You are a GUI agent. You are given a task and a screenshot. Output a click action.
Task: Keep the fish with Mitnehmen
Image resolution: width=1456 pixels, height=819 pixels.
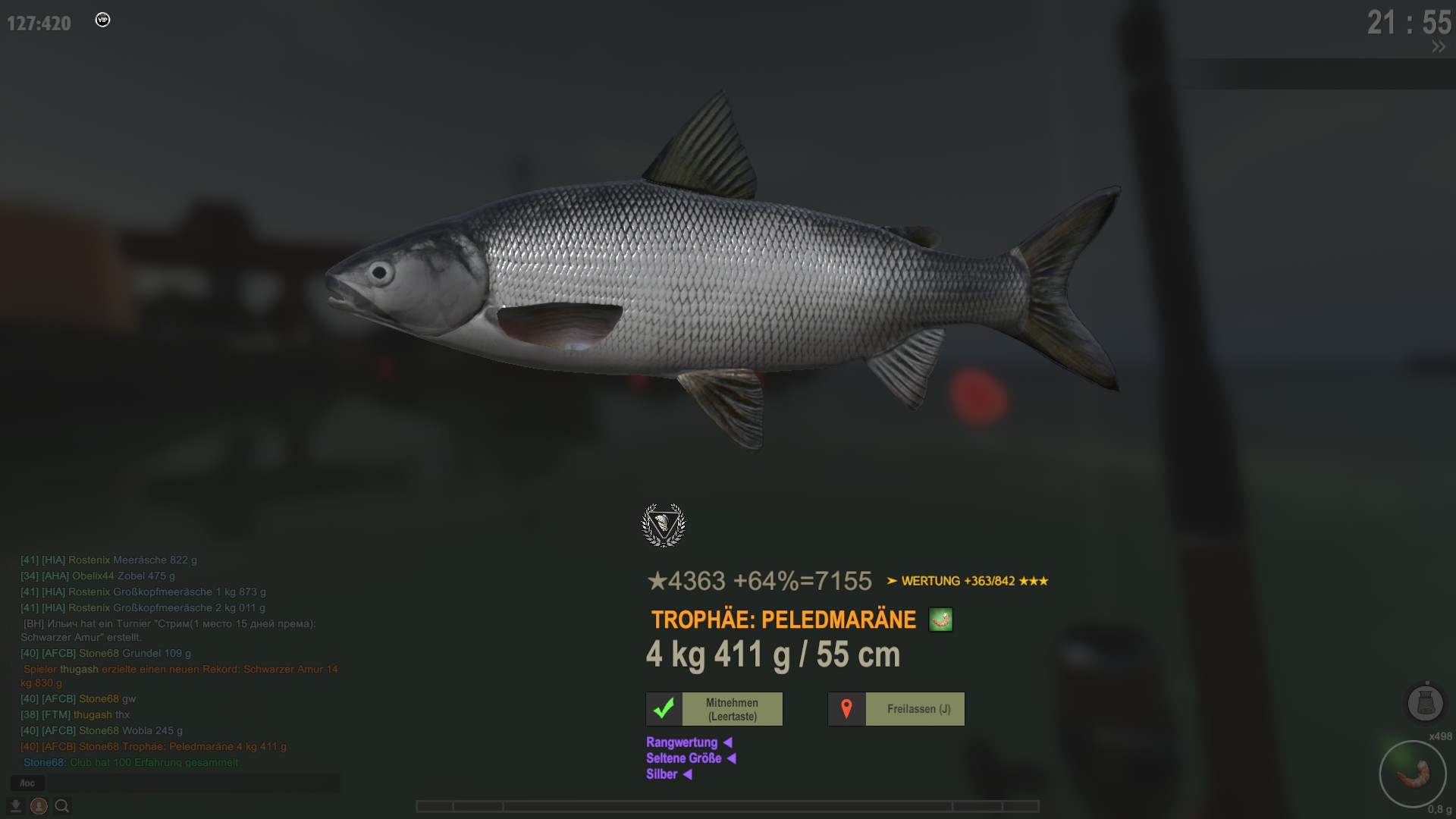tap(714, 709)
